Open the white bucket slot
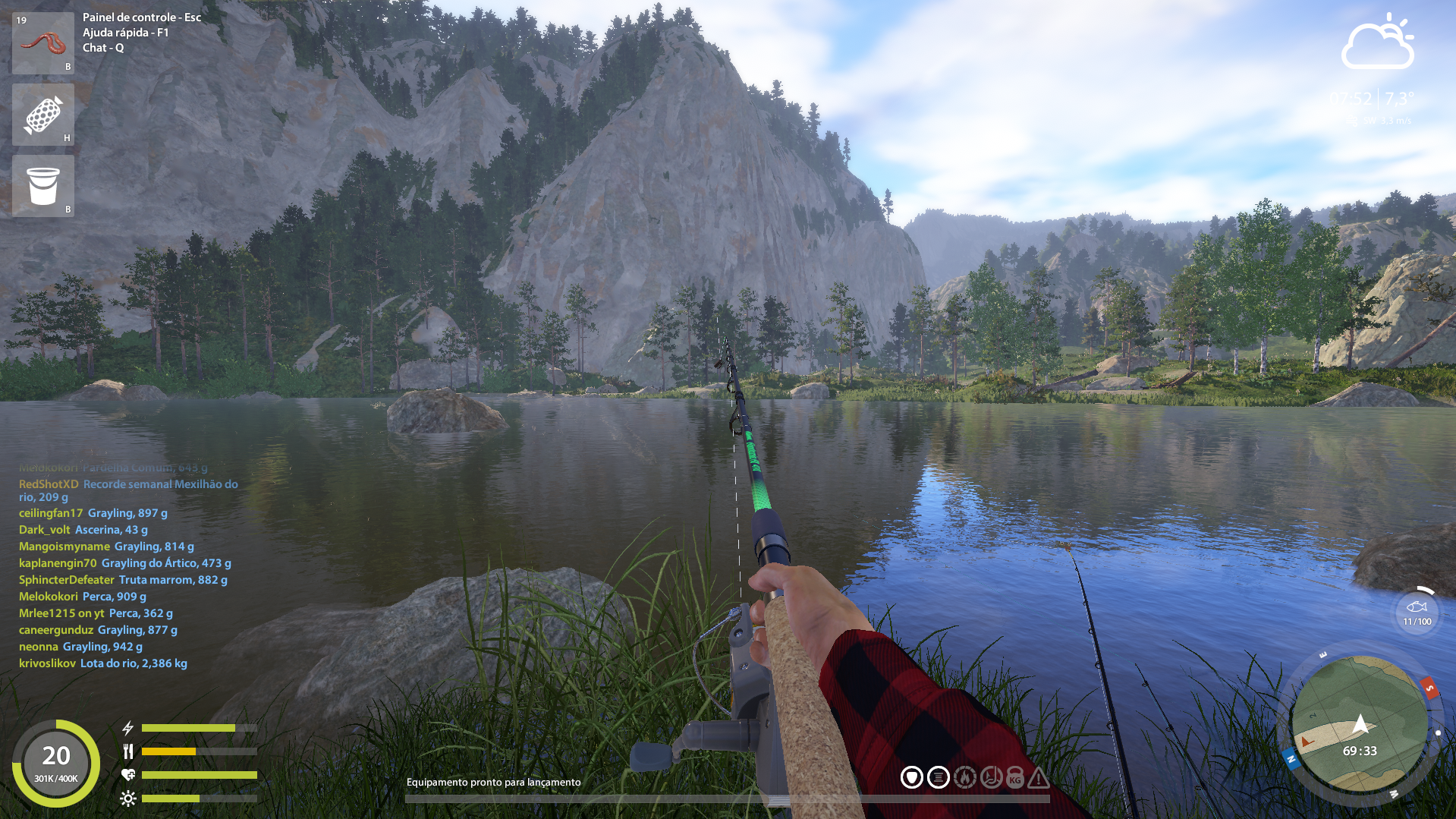 43,186
